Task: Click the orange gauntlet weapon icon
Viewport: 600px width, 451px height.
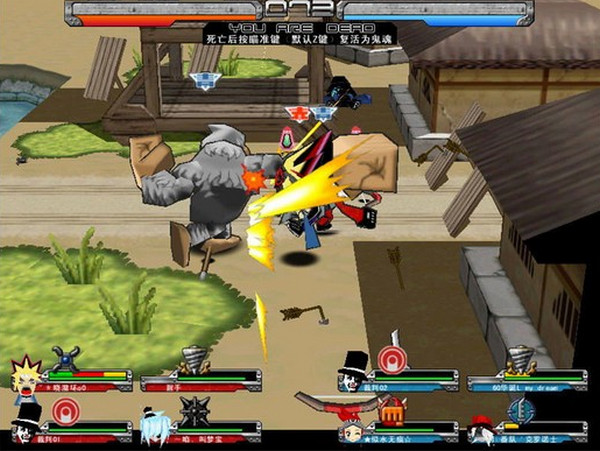Action: [x=393, y=410]
